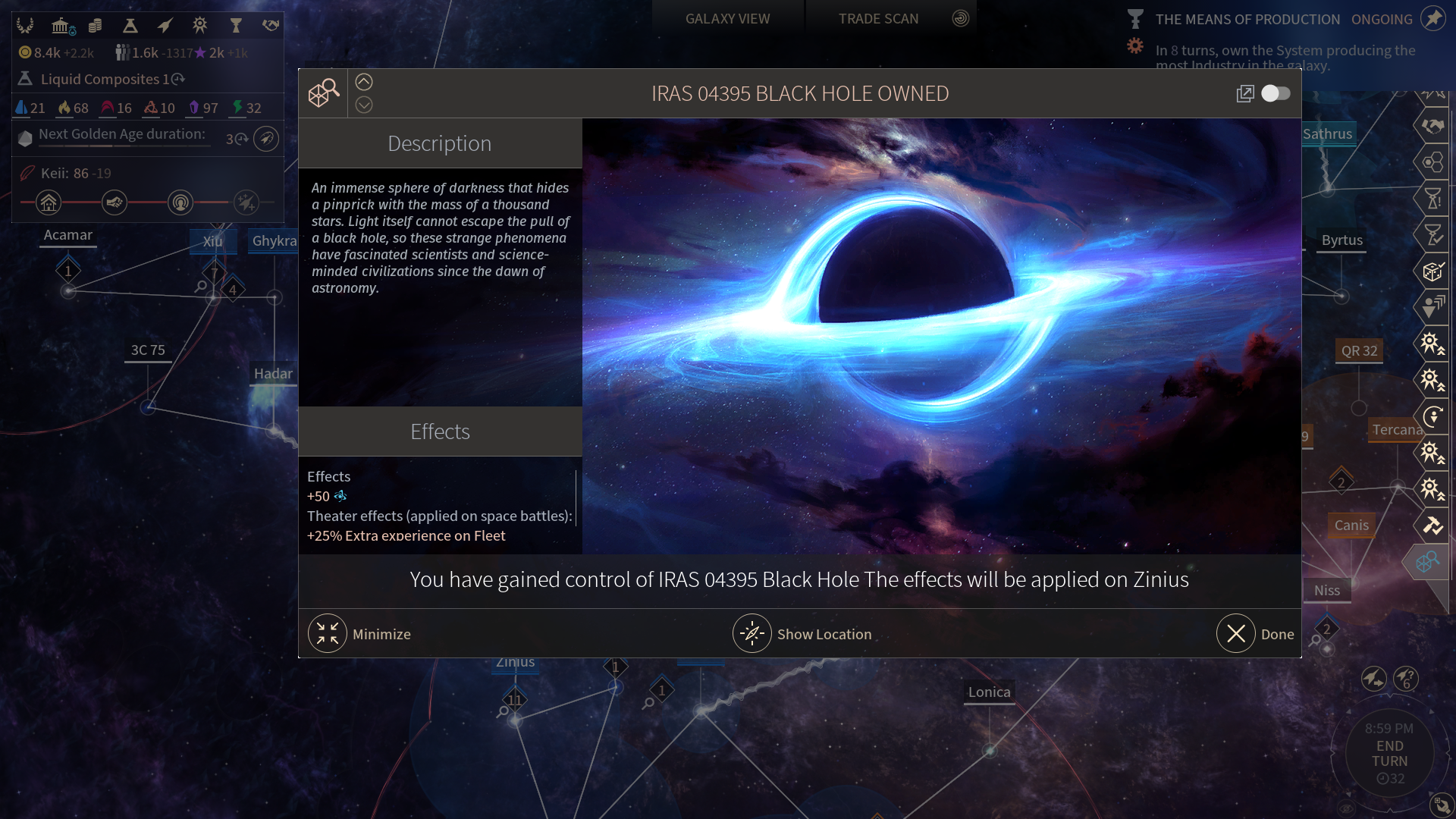Toggle the switch in notification header
This screenshot has height=819, width=1456.
click(1276, 93)
